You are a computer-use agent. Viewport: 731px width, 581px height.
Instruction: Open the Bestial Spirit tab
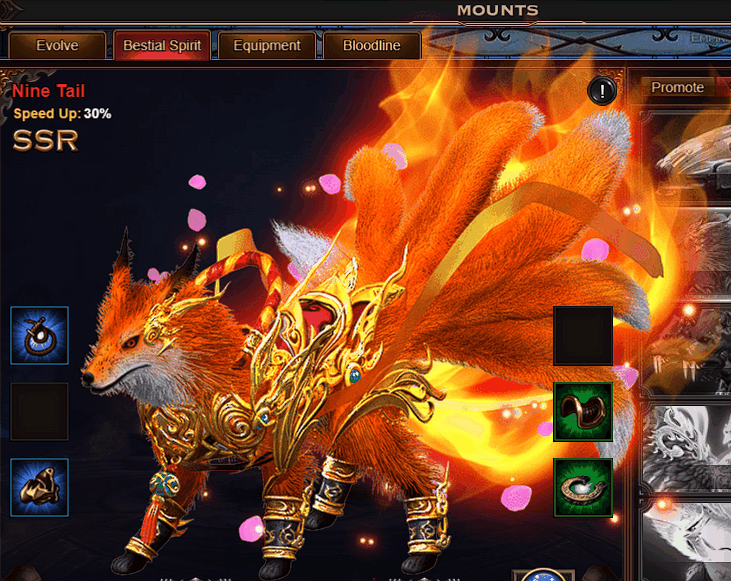tap(162, 46)
